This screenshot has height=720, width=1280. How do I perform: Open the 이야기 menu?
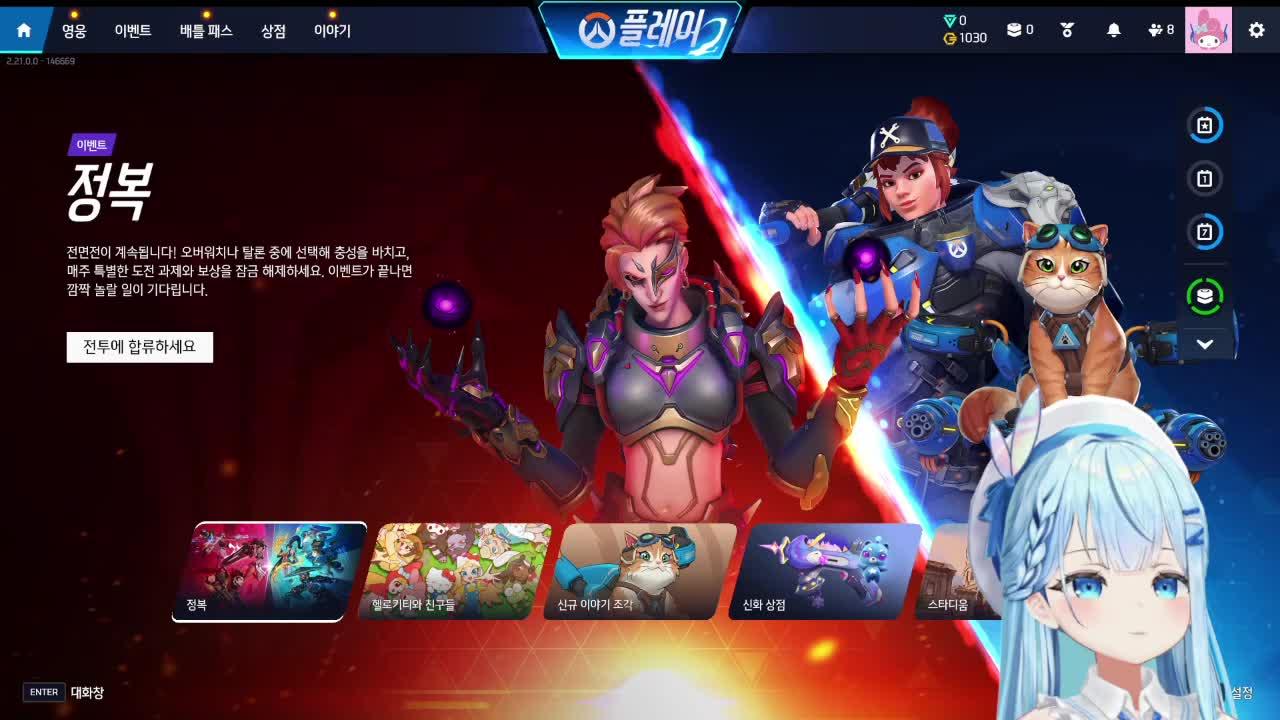pyautogui.click(x=331, y=30)
